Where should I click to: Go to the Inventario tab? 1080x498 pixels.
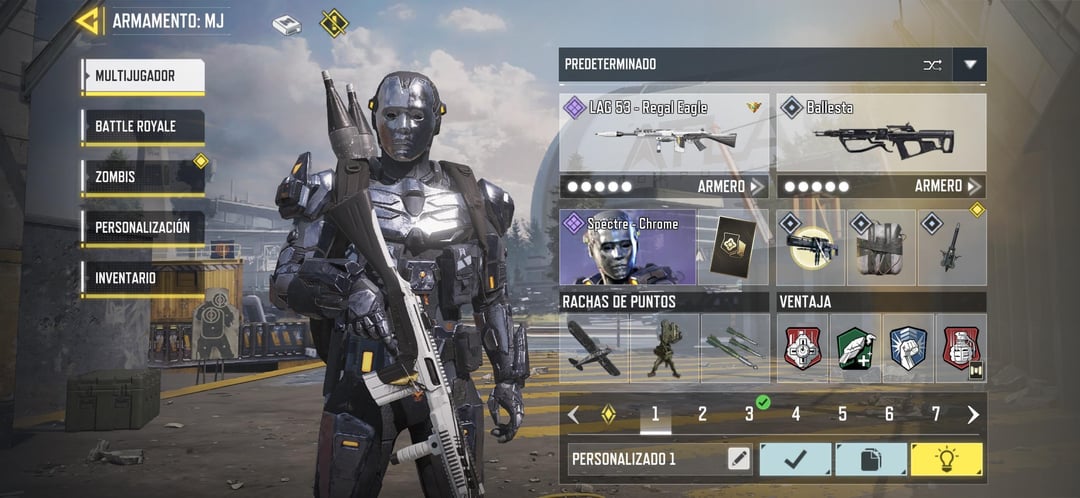click(x=143, y=278)
